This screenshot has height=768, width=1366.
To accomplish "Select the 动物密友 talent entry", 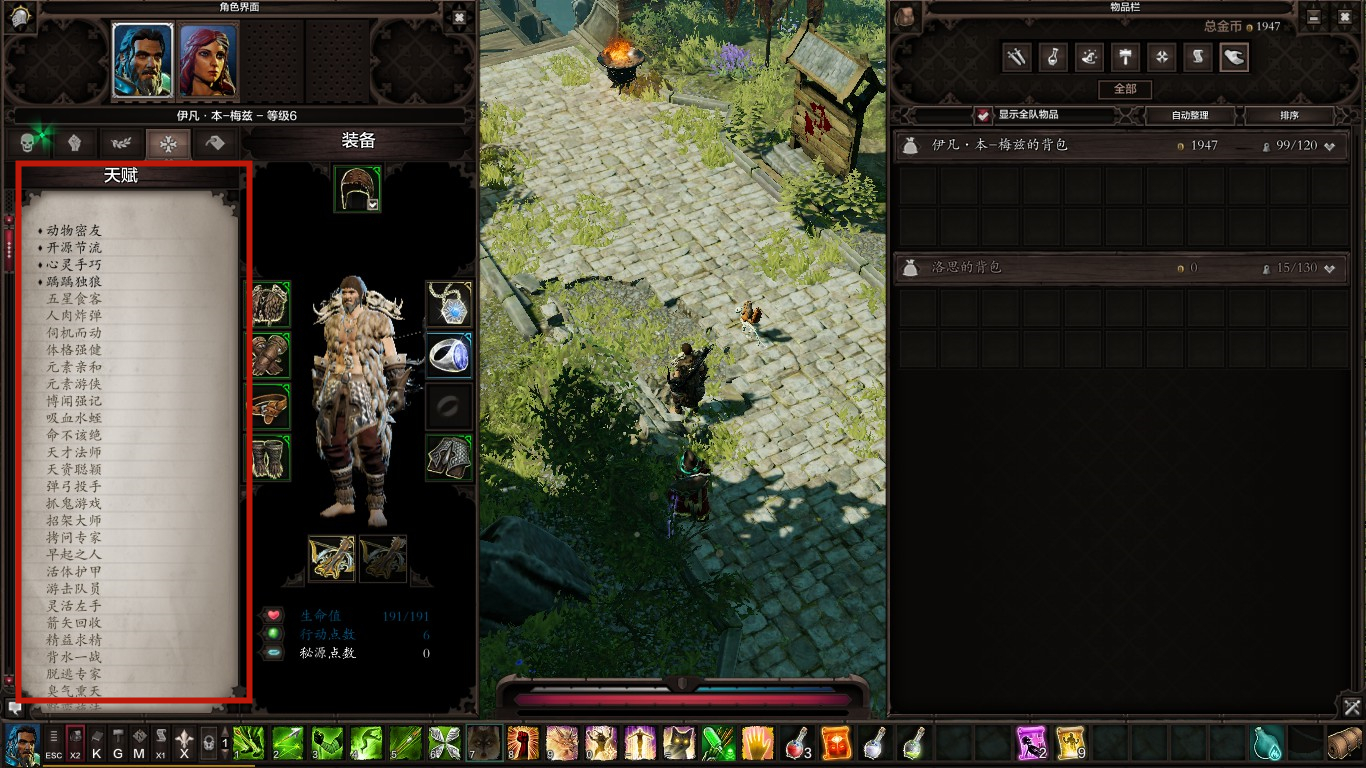I will [74, 230].
